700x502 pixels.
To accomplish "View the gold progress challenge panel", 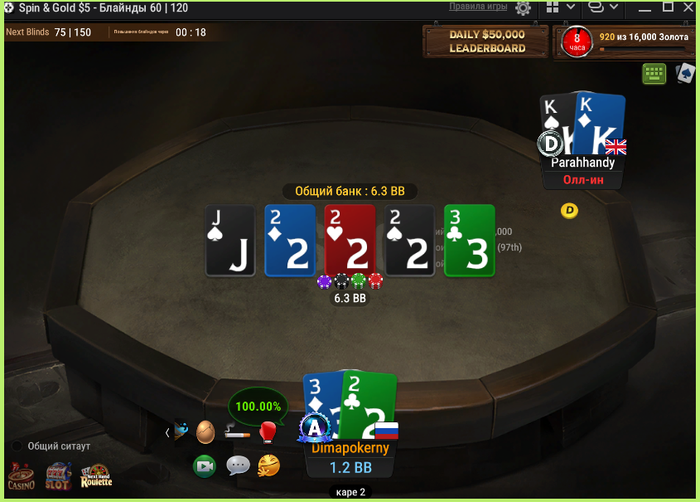I will coord(625,42).
